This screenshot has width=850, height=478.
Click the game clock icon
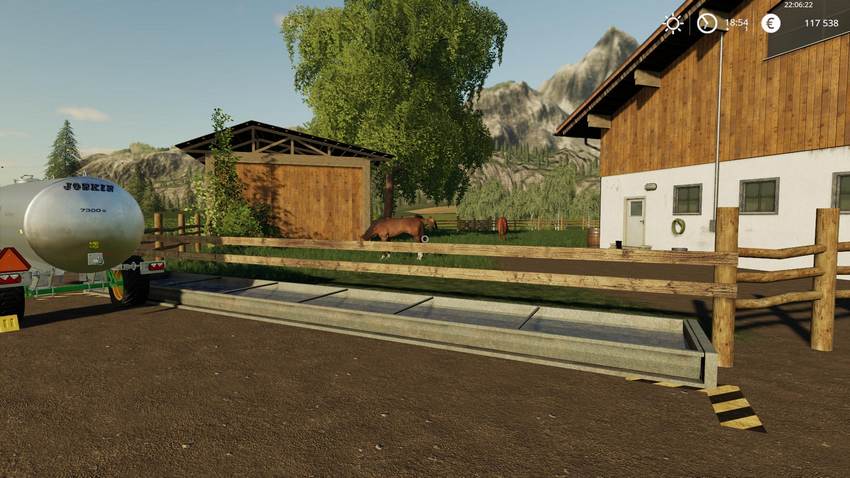point(707,22)
